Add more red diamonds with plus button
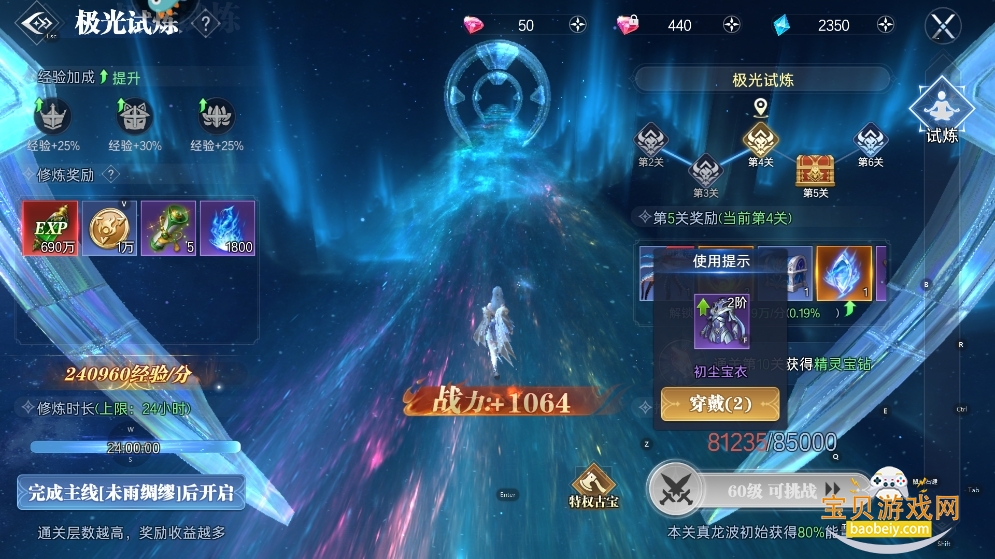Viewport: 995px width, 559px height. click(578, 26)
